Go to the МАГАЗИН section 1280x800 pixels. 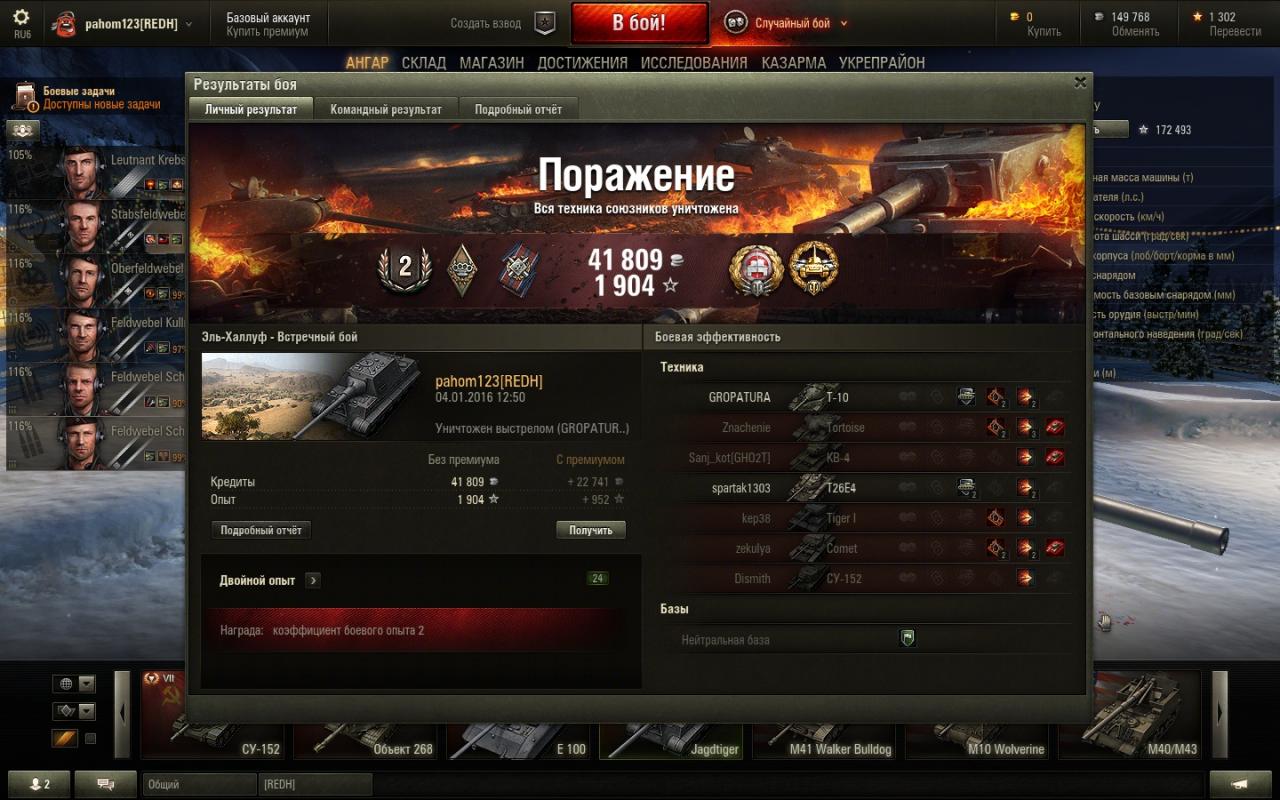click(x=492, y=62)
